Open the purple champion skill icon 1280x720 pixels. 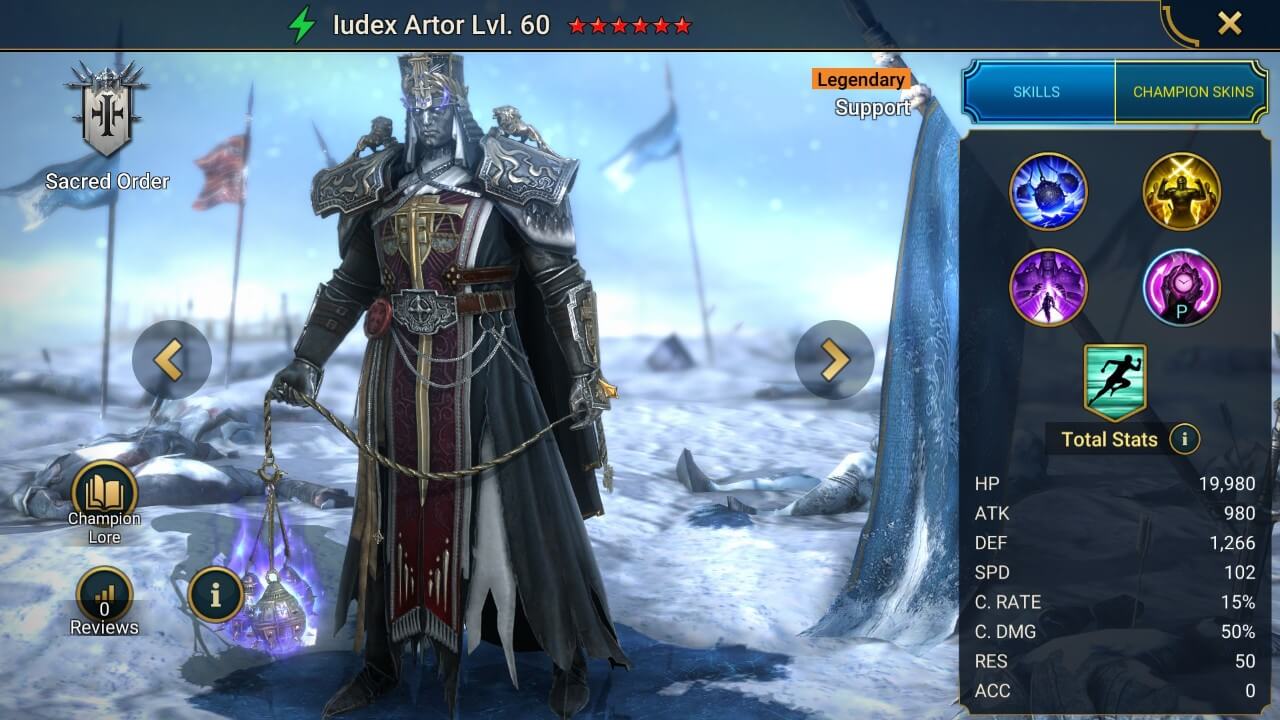[x=1050, y=287]
